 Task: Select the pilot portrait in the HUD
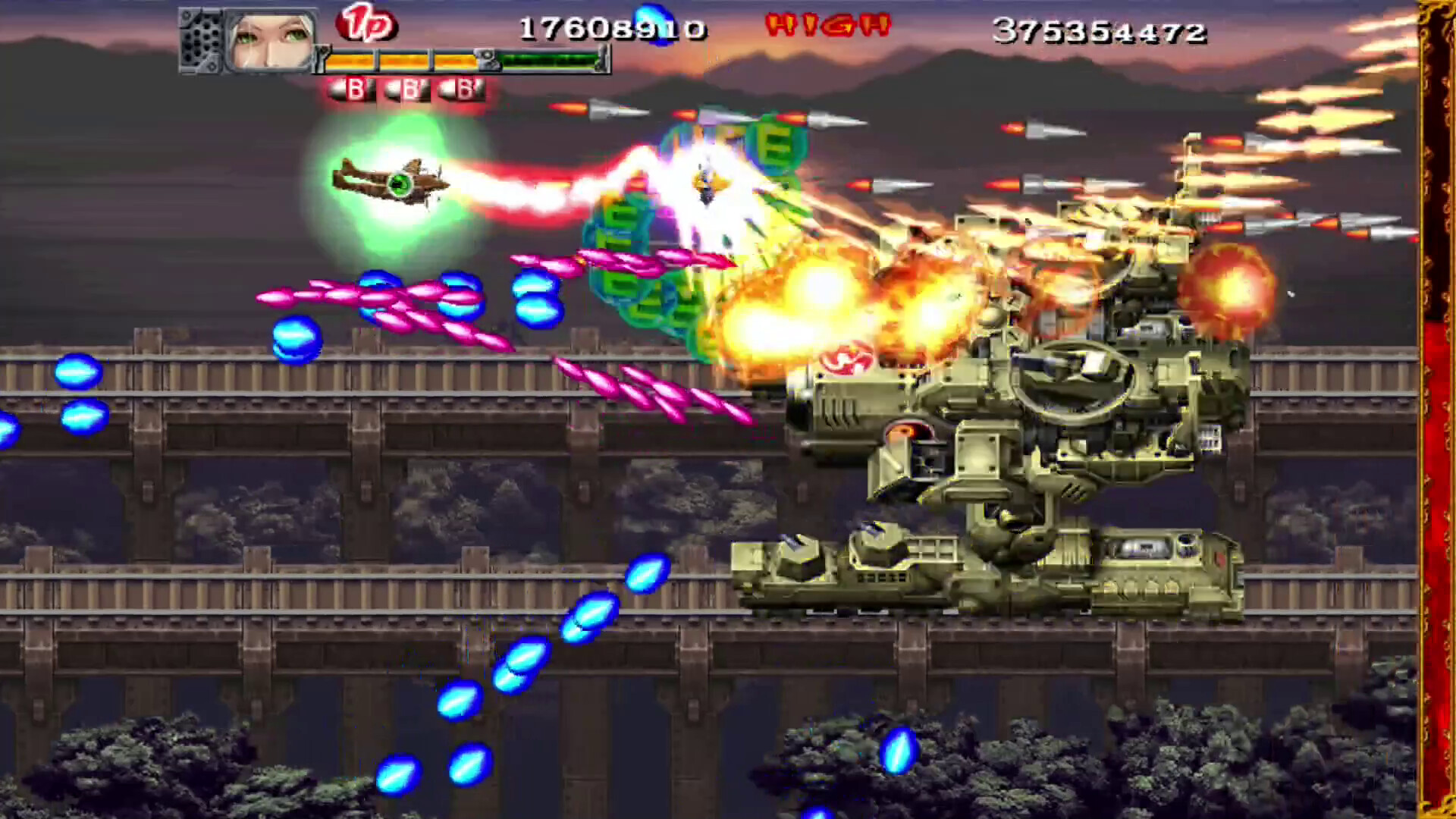tap(270, 39)
